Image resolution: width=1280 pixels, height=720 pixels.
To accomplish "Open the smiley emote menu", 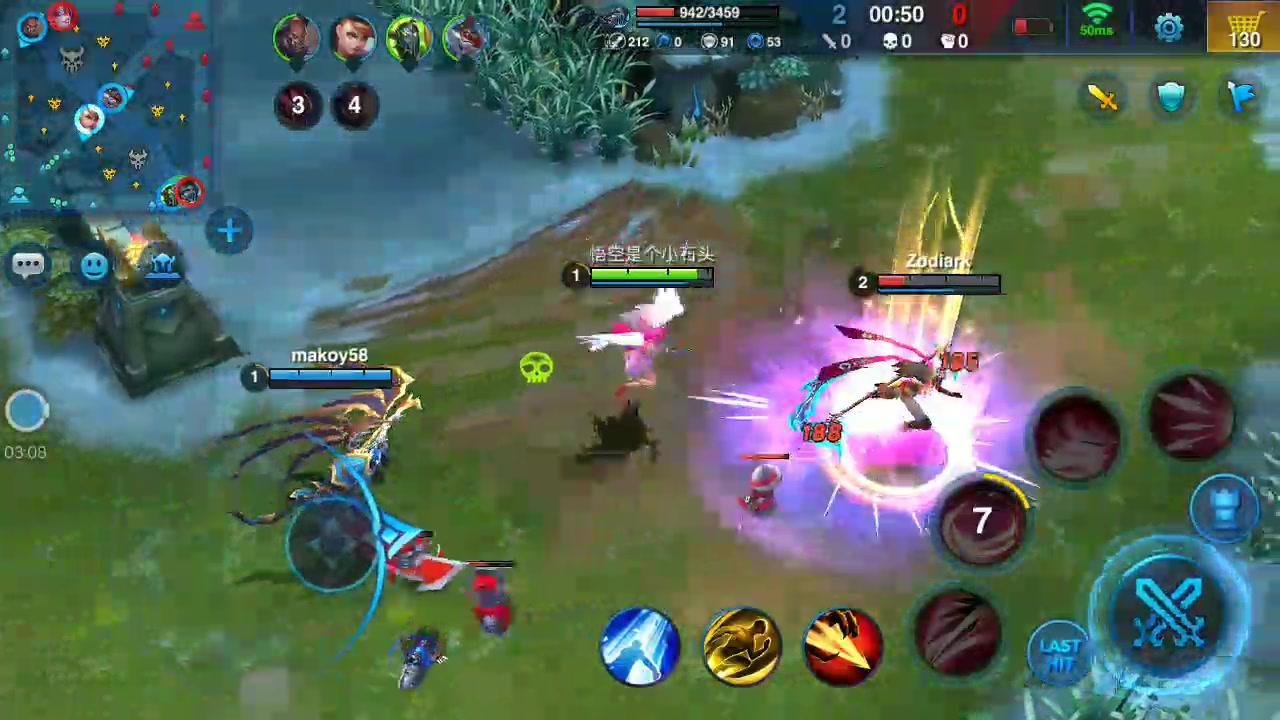I will coord(94,266).
